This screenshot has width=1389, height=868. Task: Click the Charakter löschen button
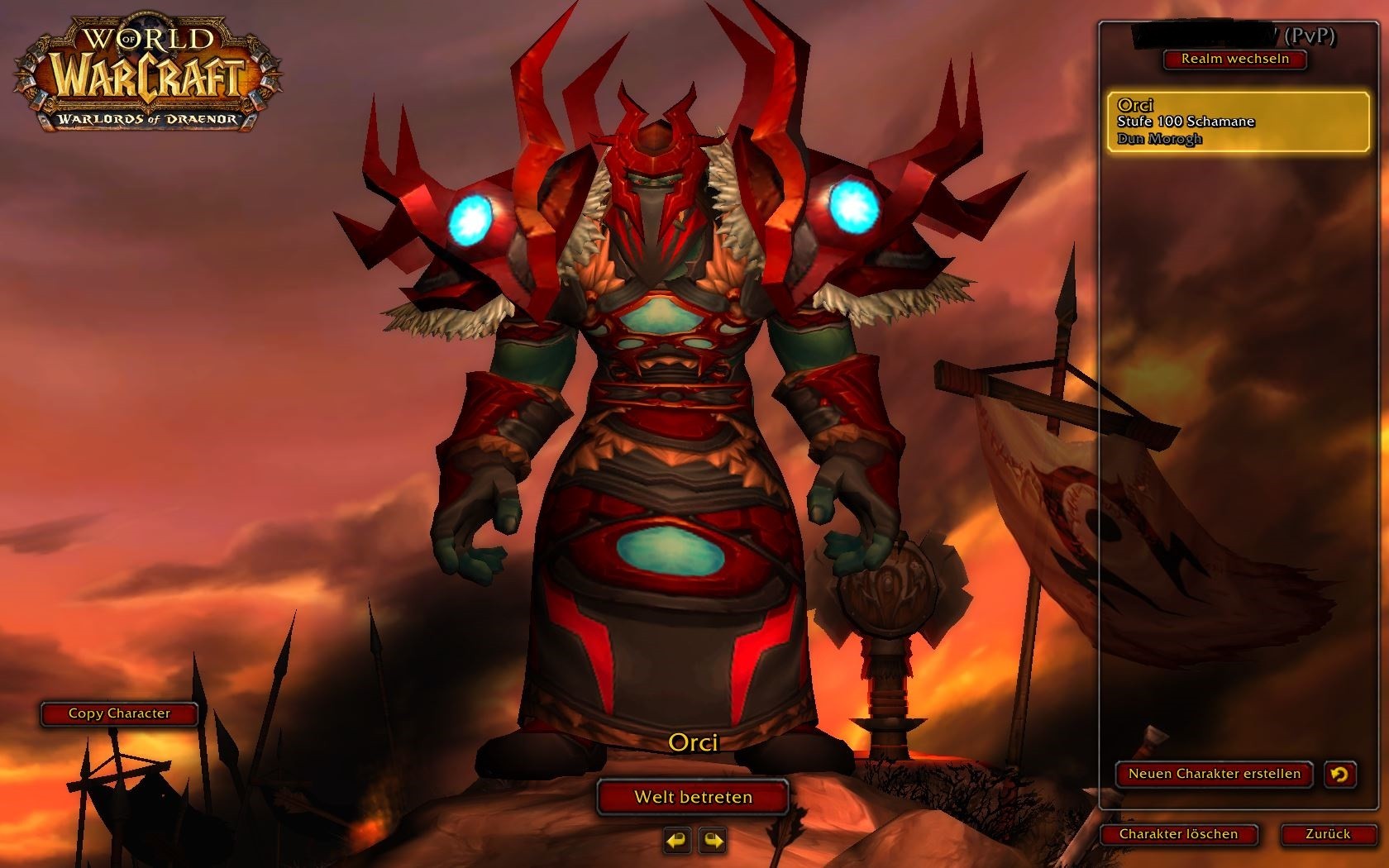tap(1178, 834)
